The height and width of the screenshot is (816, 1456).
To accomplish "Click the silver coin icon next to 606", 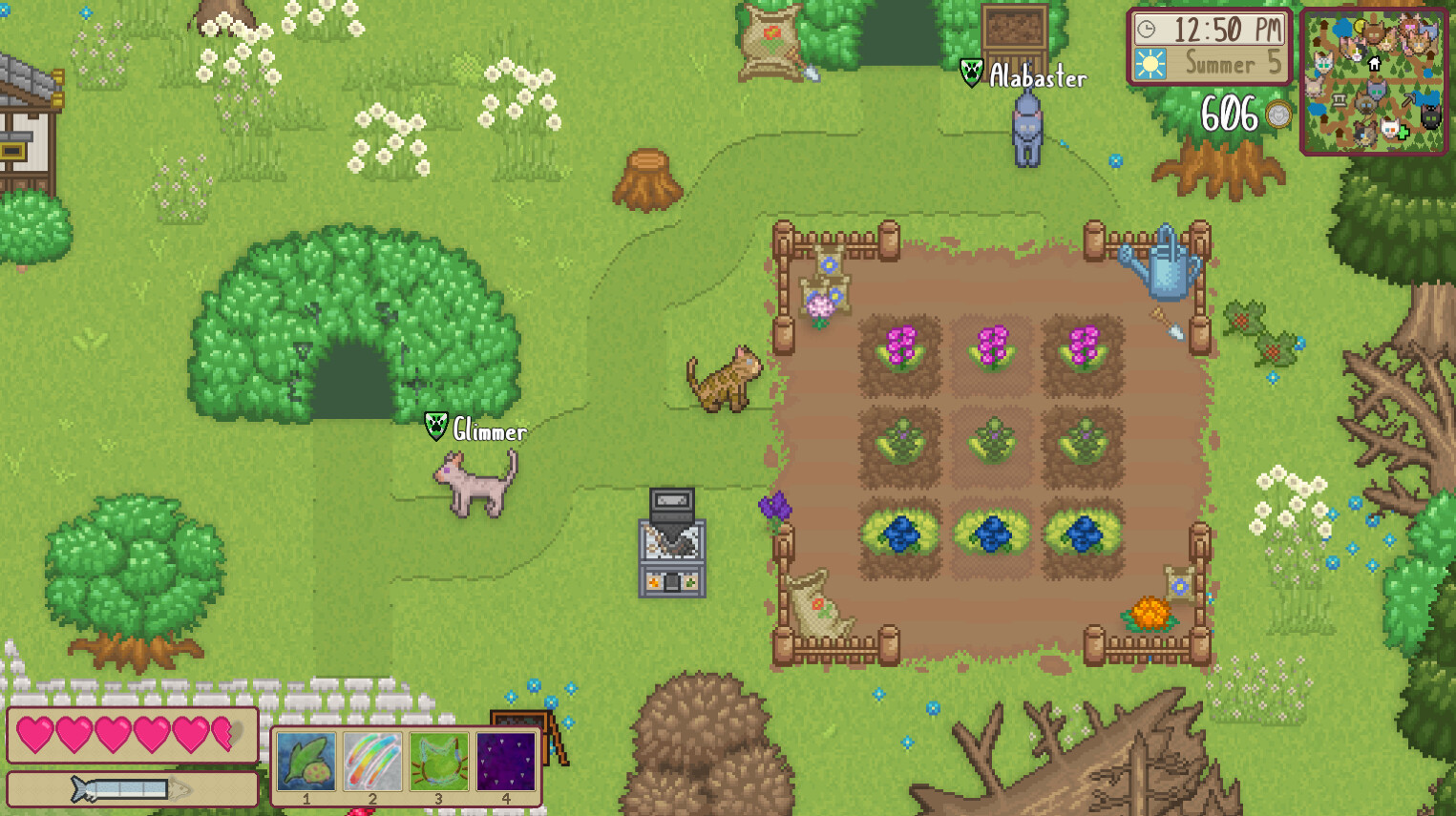I will [1277, 115].
